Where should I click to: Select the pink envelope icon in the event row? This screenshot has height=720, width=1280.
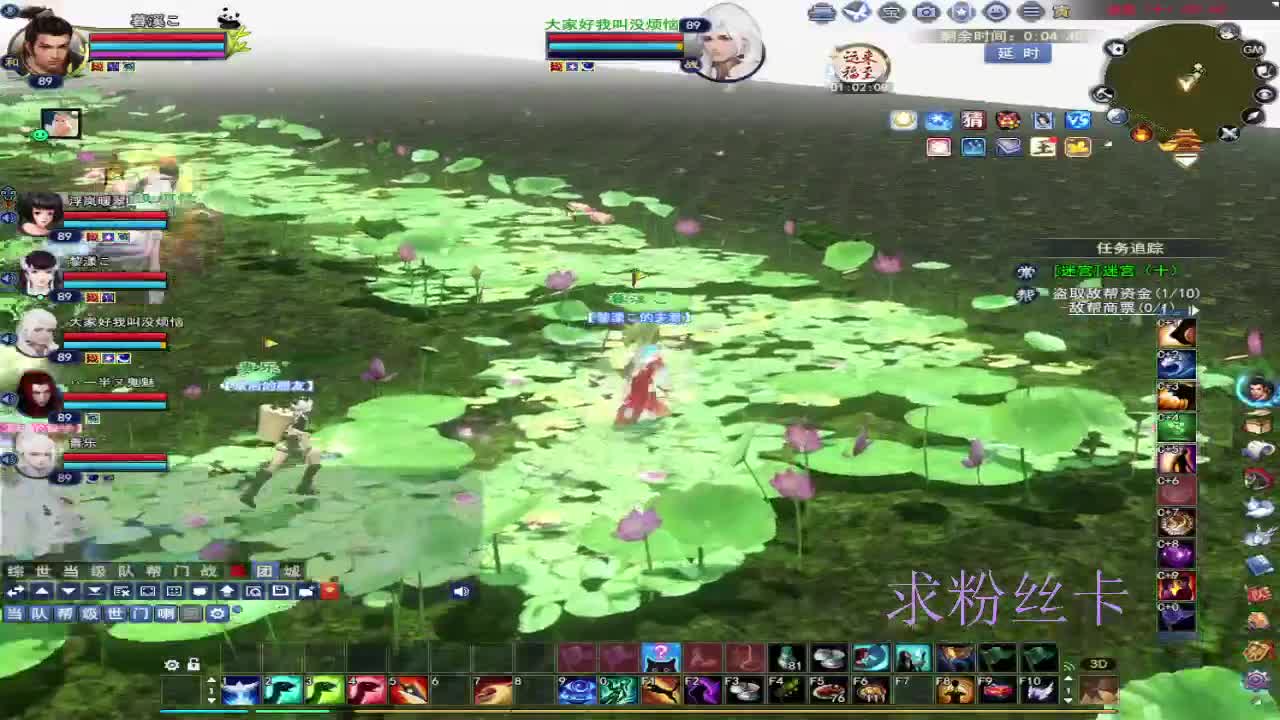tap(939, 146)
